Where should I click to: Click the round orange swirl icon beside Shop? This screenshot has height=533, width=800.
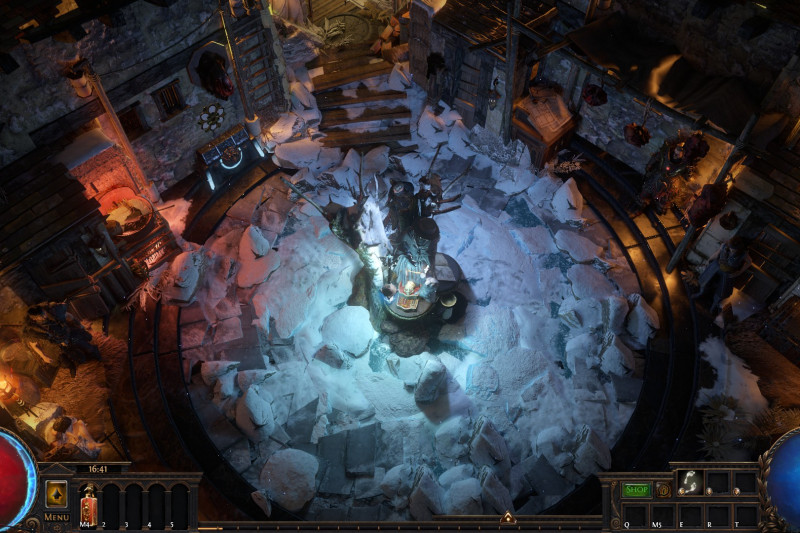pos(662,490)
